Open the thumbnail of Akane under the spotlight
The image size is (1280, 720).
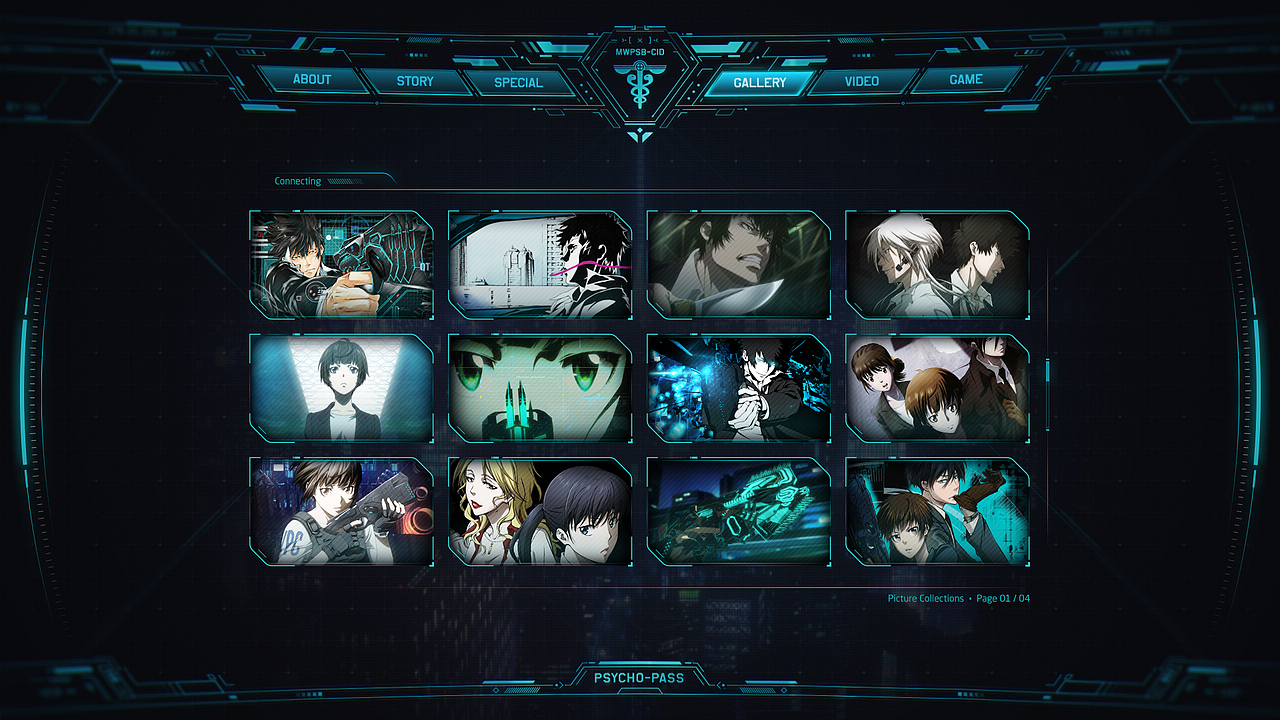click(340, 388)
